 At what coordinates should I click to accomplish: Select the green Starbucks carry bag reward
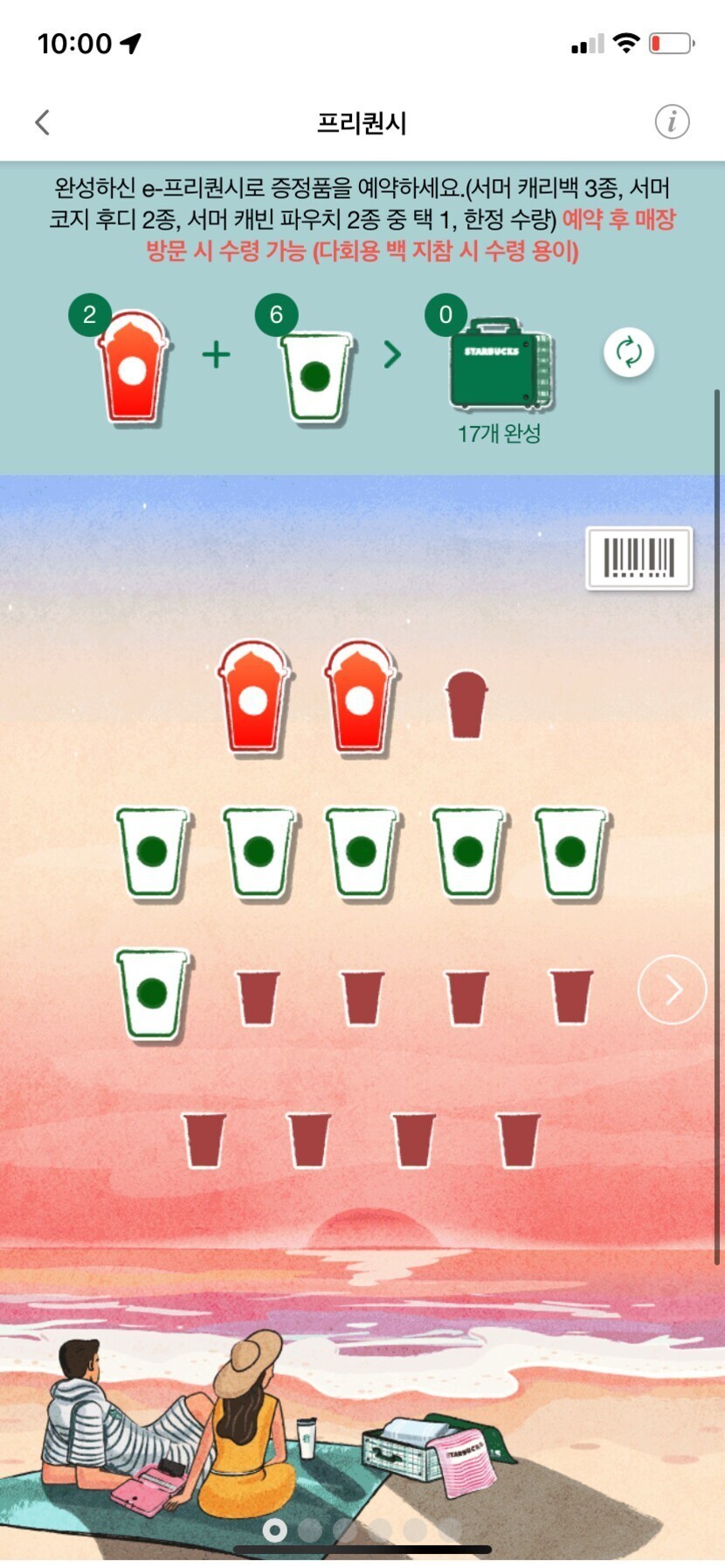500,365
